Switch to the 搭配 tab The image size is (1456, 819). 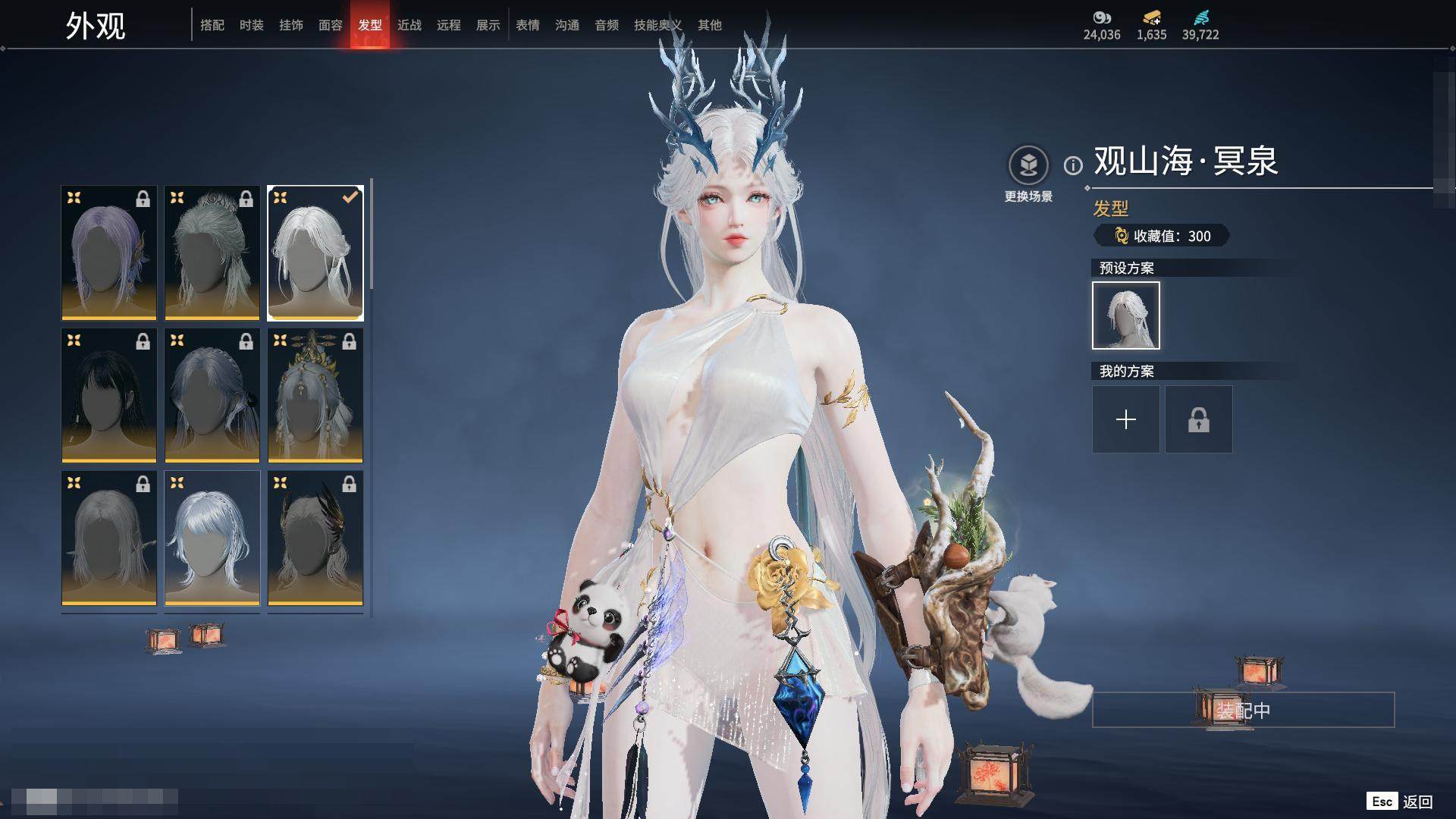click(212, 25)
